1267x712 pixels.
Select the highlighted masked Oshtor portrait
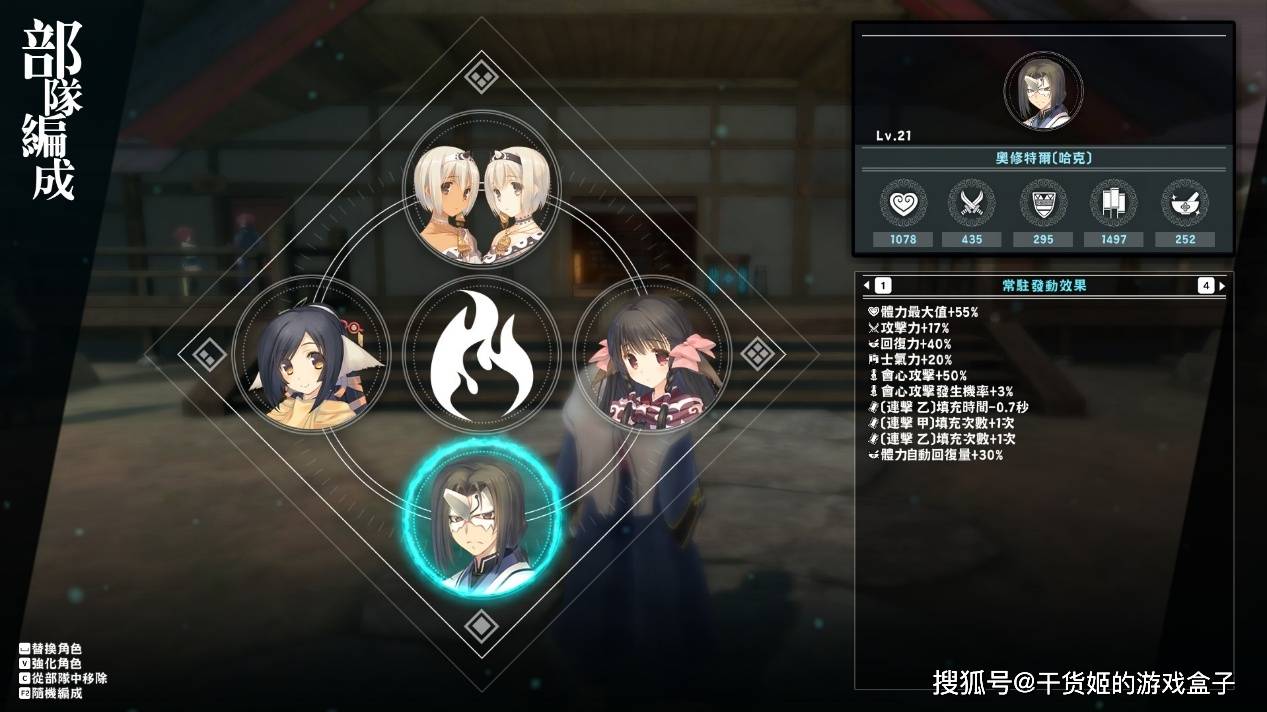click(481, 519)
